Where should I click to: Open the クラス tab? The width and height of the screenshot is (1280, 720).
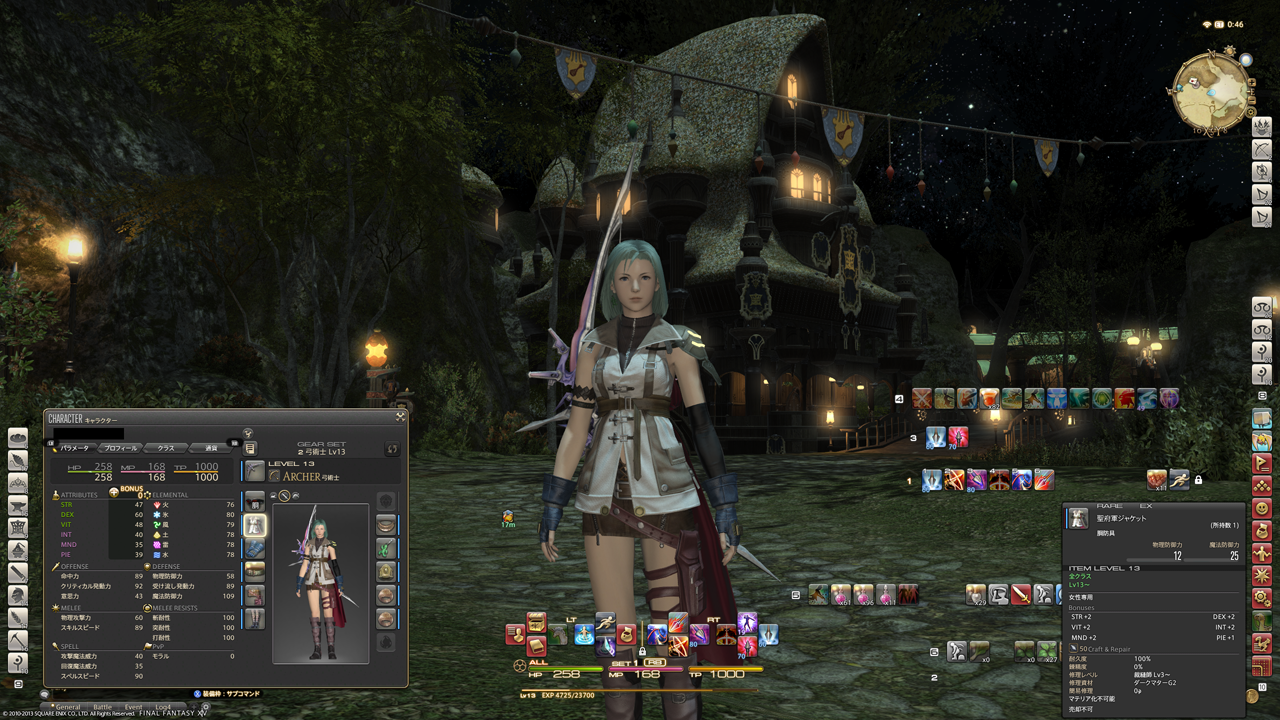(x=166, y=449)
